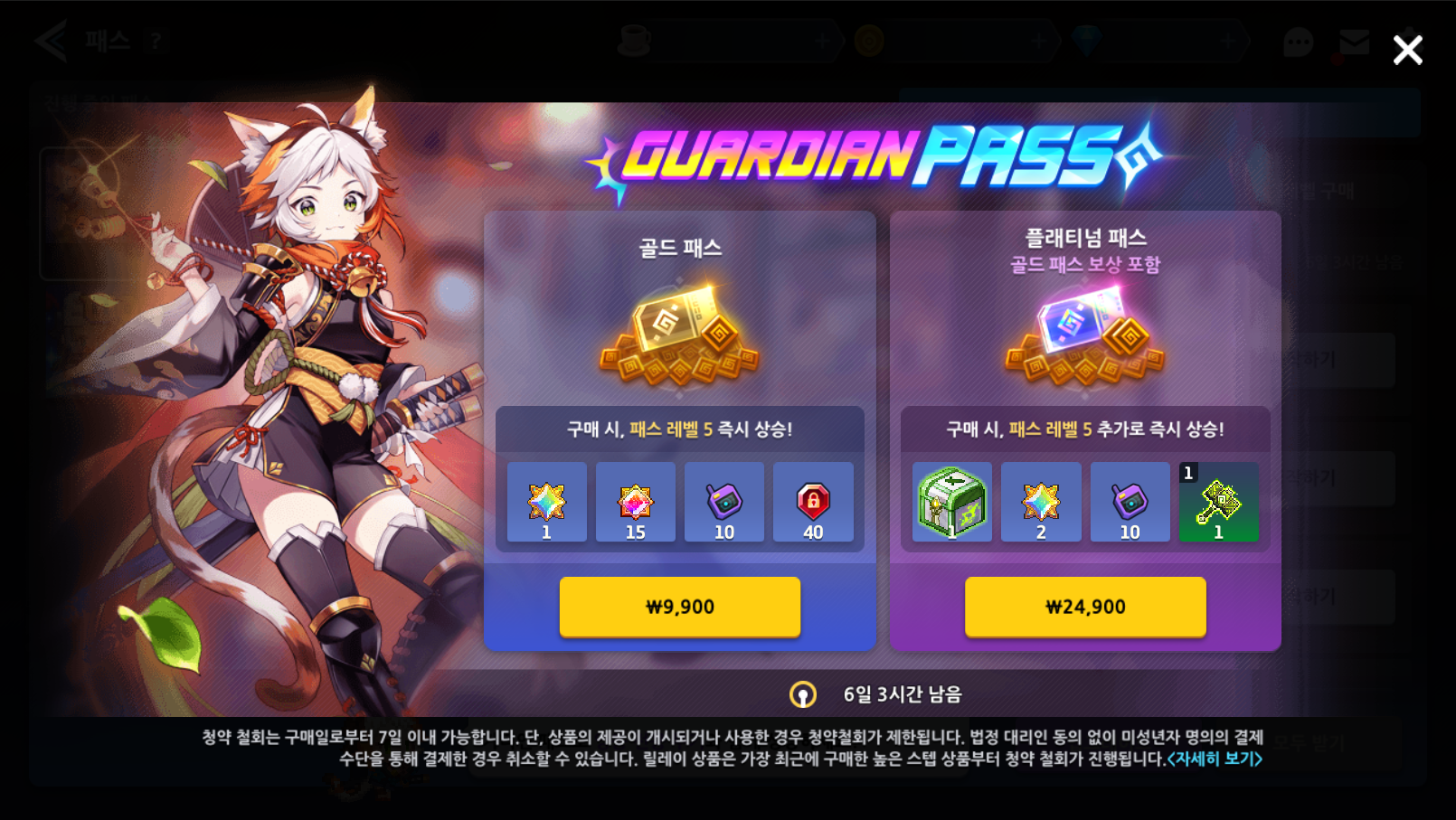This screenshot has width=1456, height=820.
Task: Purchase the Platinum Pass for ₩24,900
Action: coord(1084,607)
